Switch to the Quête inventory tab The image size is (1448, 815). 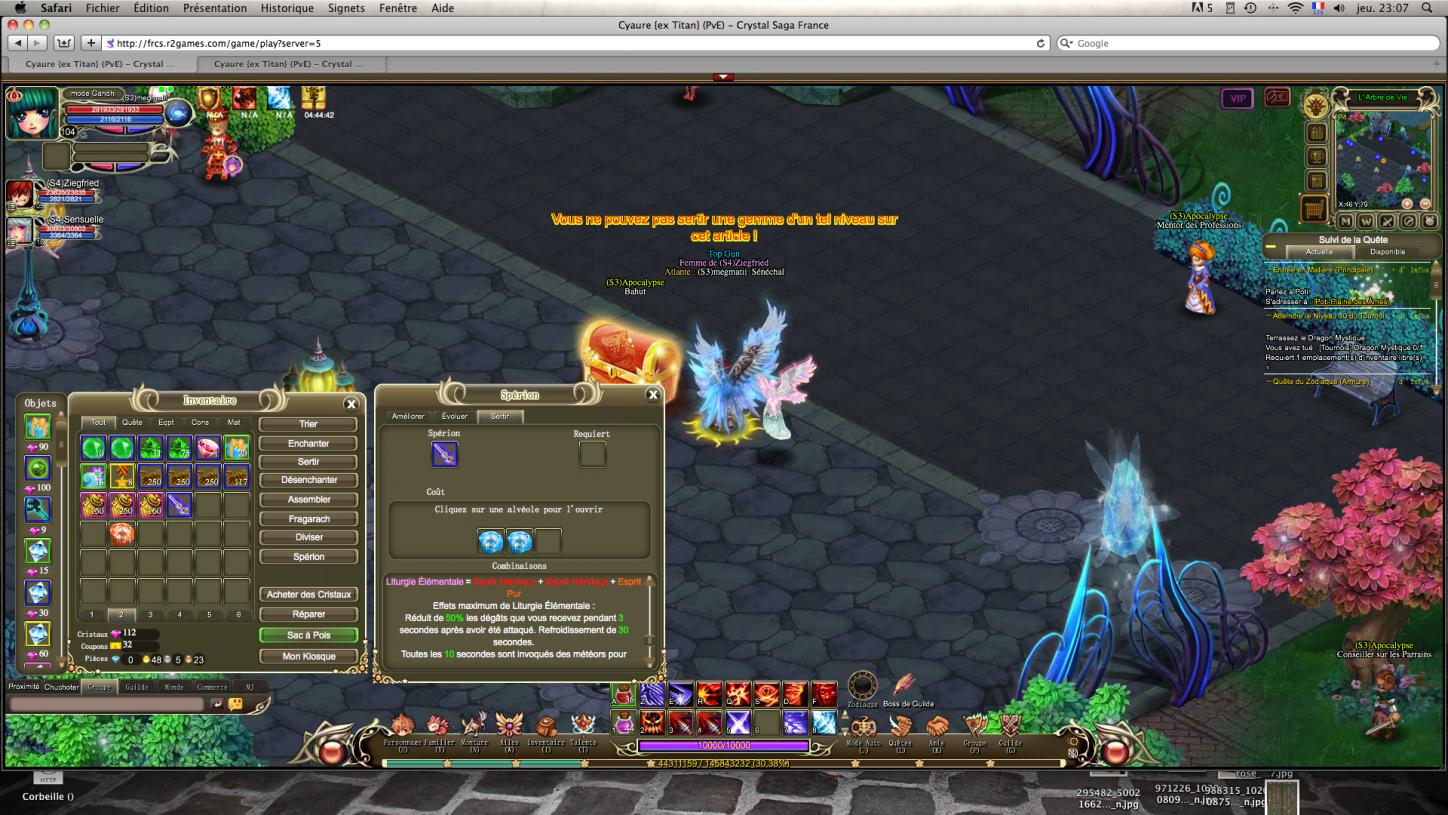(132, 422)
